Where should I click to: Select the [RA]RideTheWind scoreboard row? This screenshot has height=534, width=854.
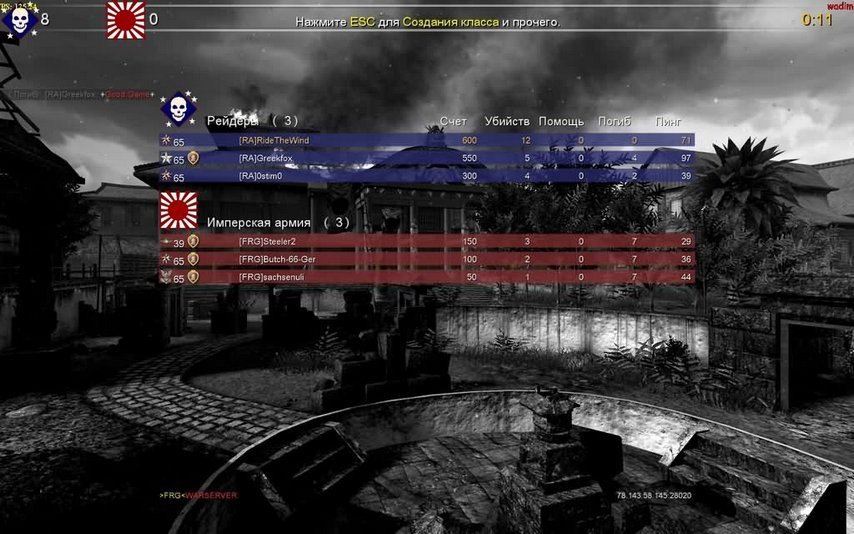tap(427, 141)
